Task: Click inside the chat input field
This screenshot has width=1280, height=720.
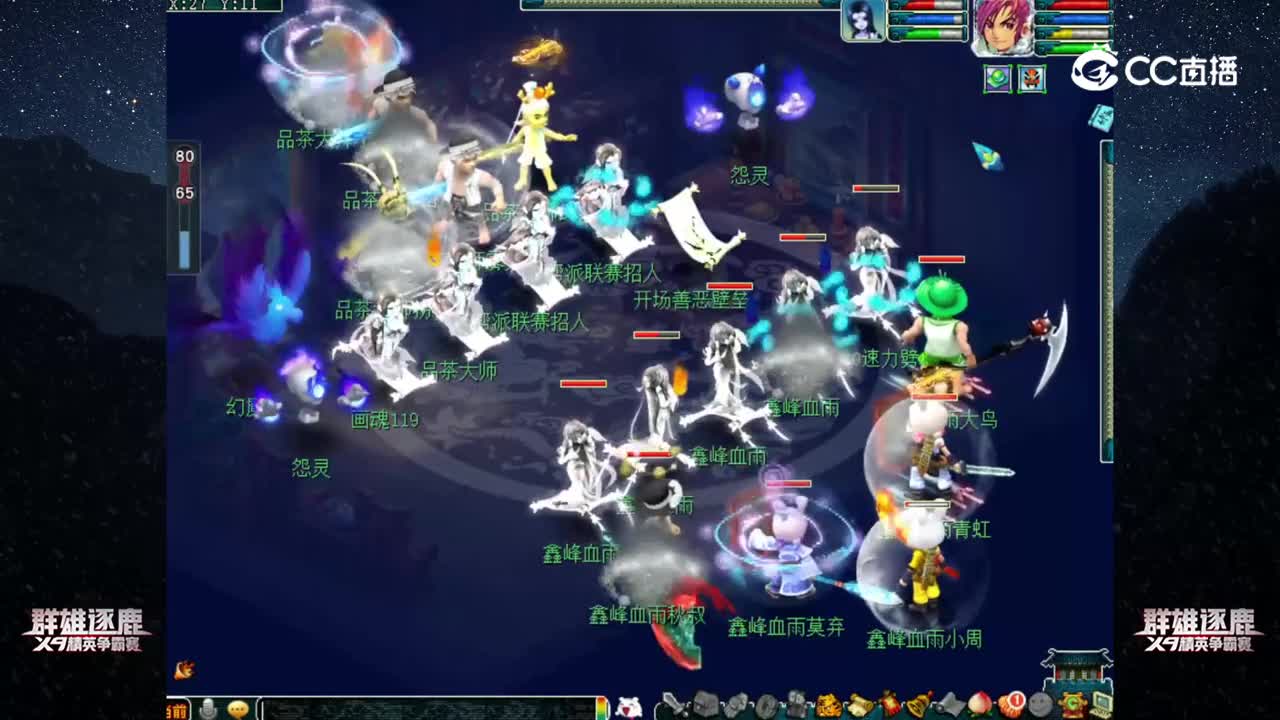Action: [x=420, y=708]
